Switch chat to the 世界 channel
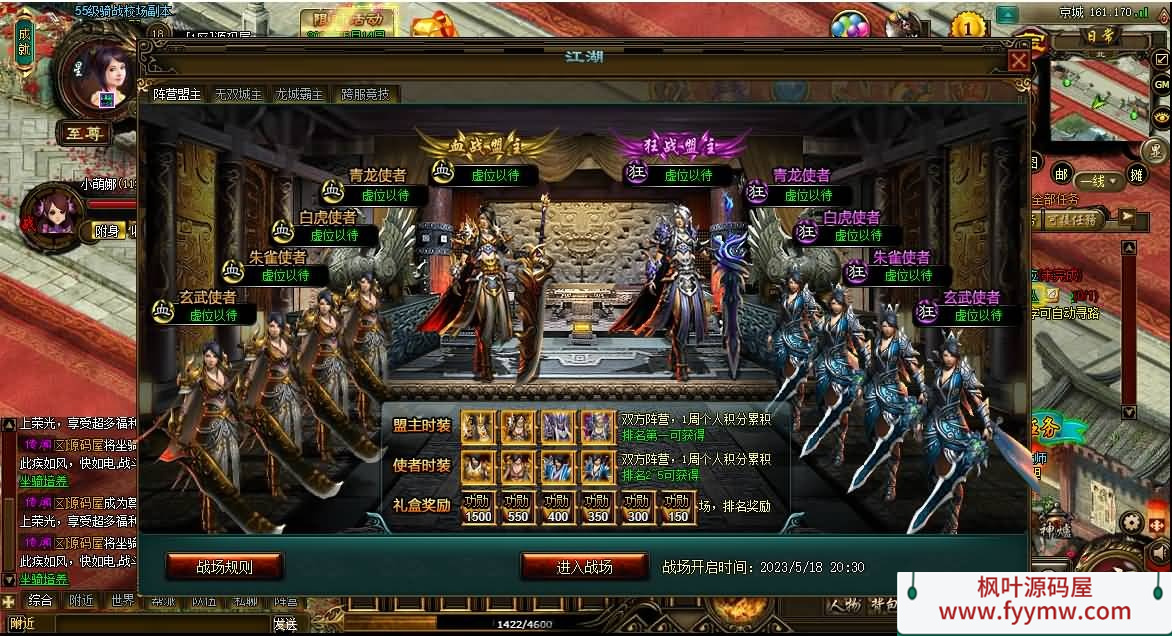 point(122,601)
